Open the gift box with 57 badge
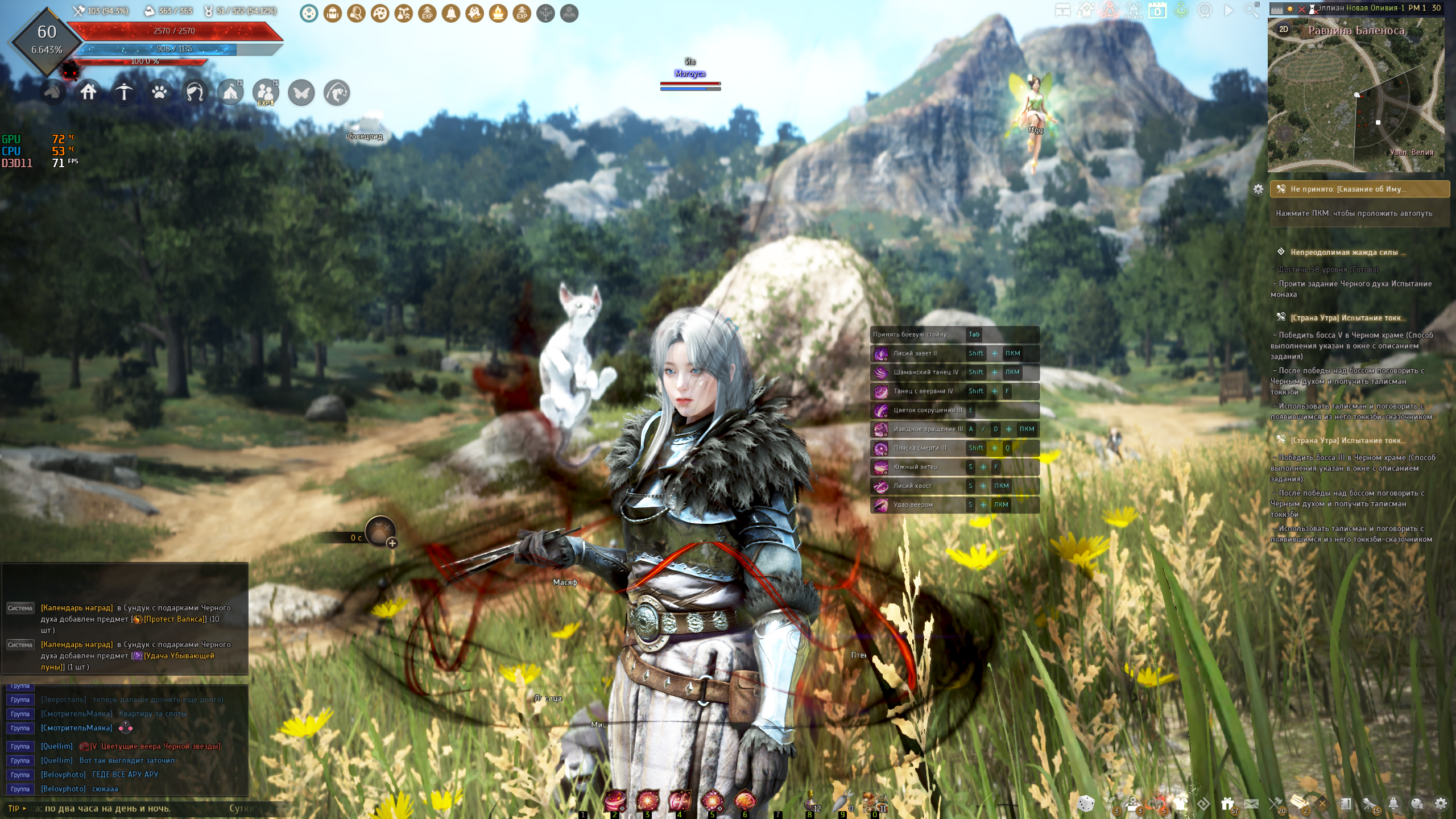 coord(1227,803)
